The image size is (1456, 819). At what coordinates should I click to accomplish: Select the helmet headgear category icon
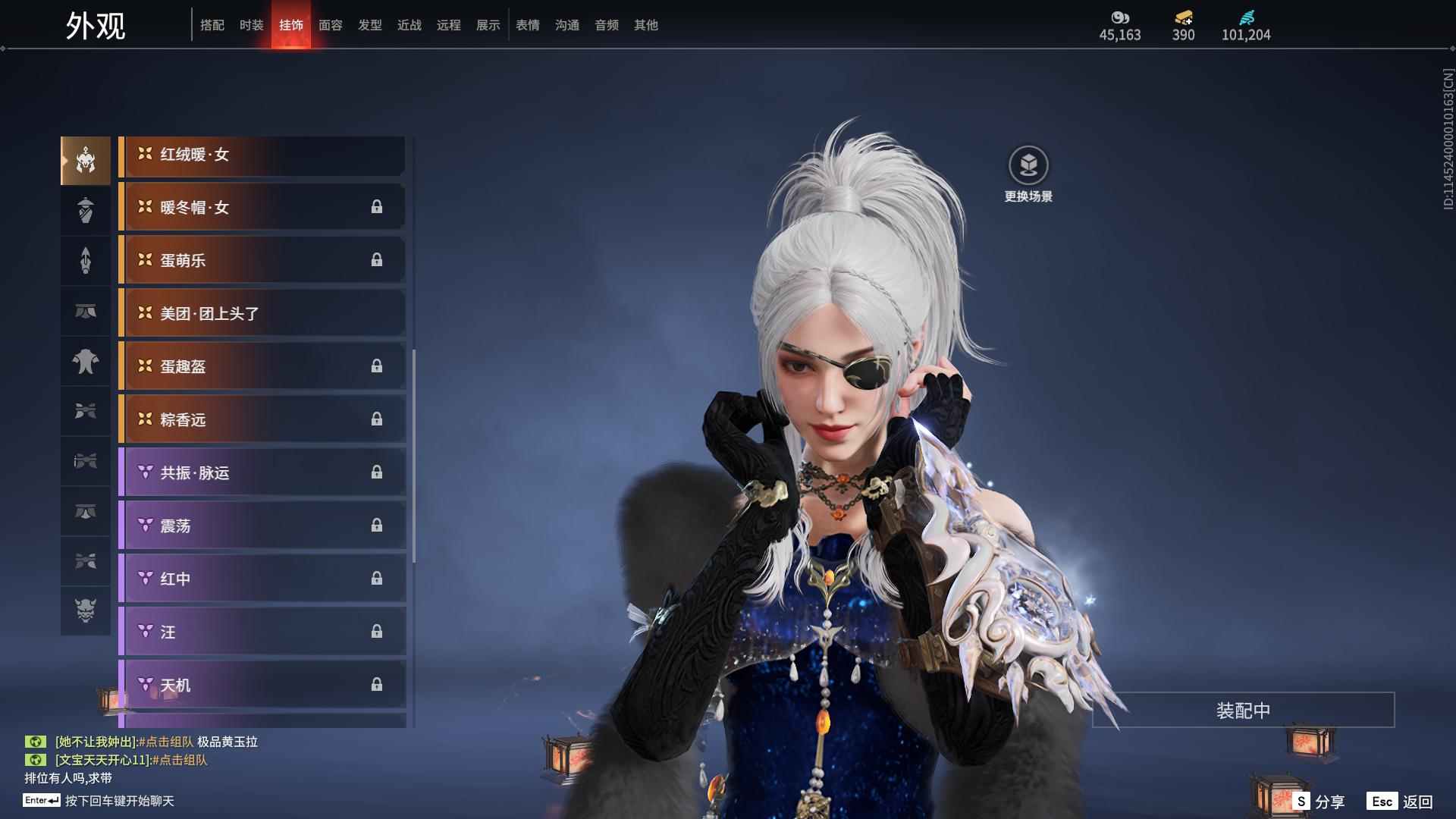pos(86,160)
